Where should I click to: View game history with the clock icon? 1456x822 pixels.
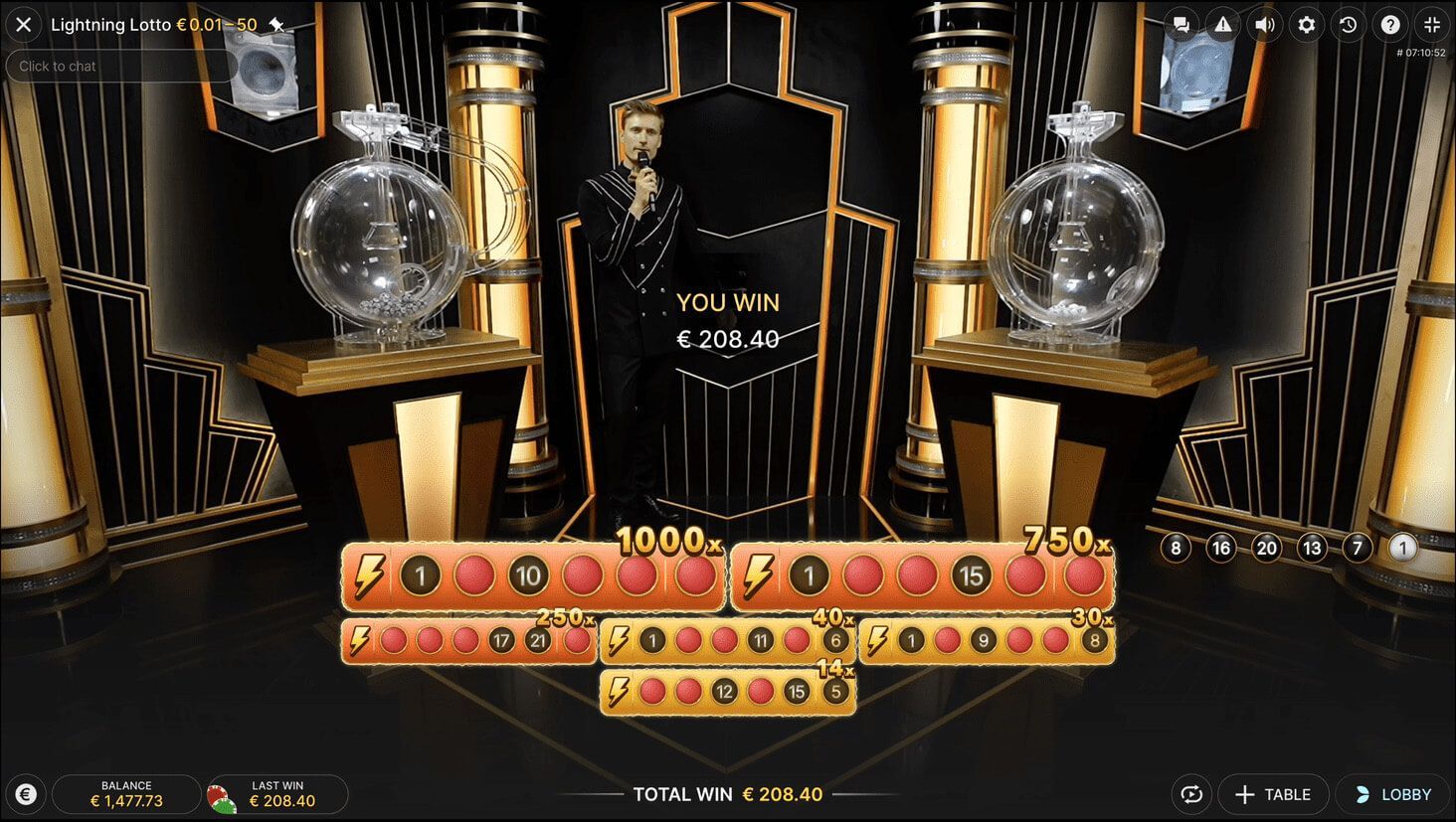tap(1348, 25)
